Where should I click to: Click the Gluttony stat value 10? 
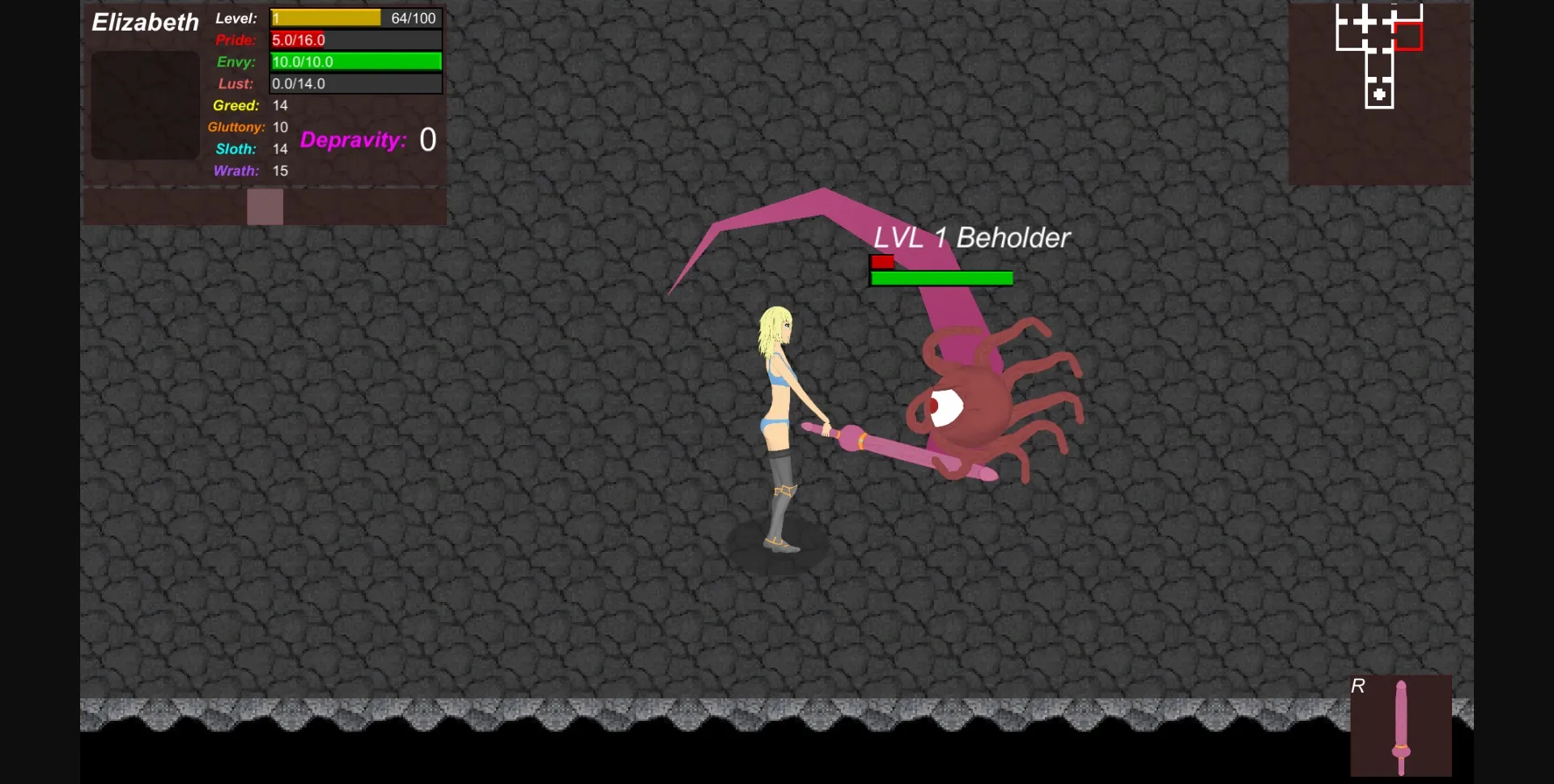[x=280, y=127]
